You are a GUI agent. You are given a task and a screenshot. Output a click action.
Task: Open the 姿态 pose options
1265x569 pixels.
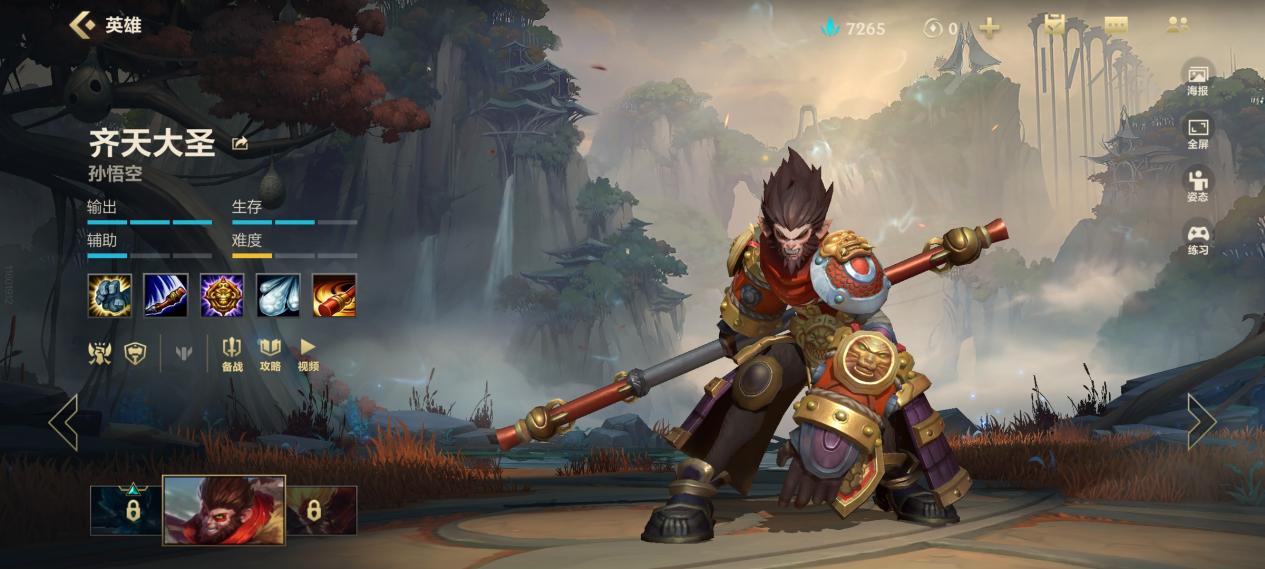tap(1197, 185)
